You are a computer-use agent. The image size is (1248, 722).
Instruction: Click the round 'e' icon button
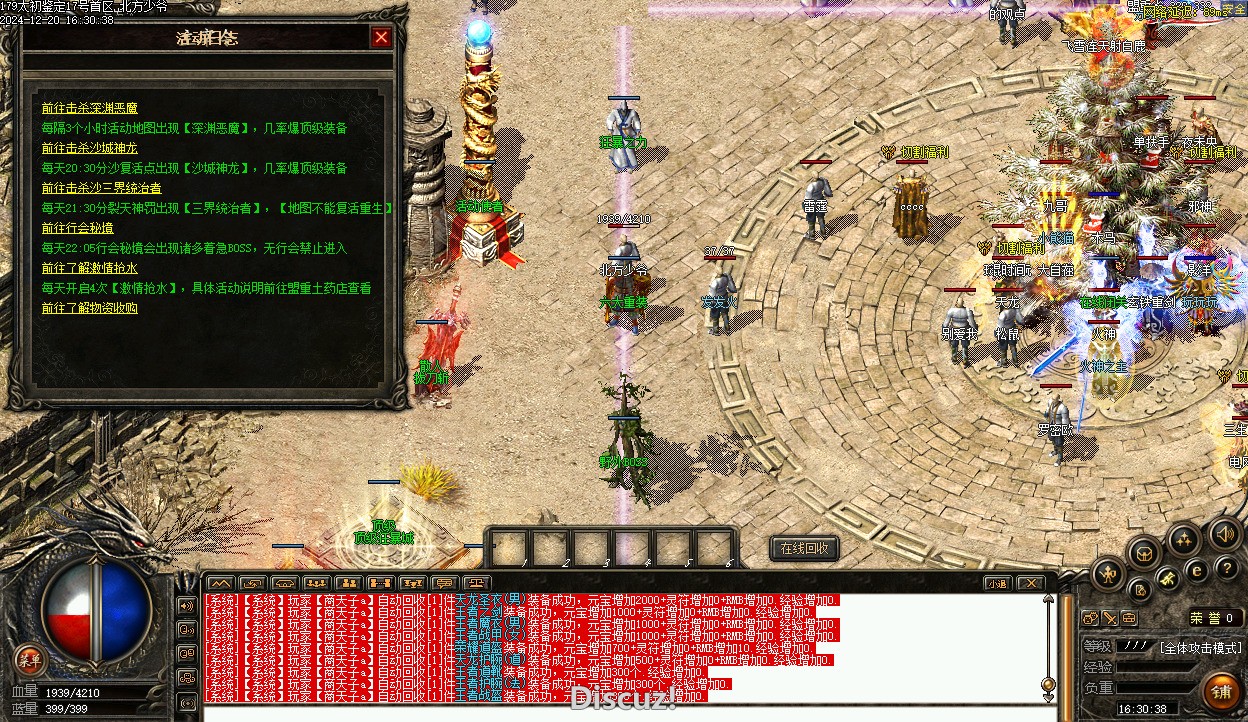[1196, 571]
